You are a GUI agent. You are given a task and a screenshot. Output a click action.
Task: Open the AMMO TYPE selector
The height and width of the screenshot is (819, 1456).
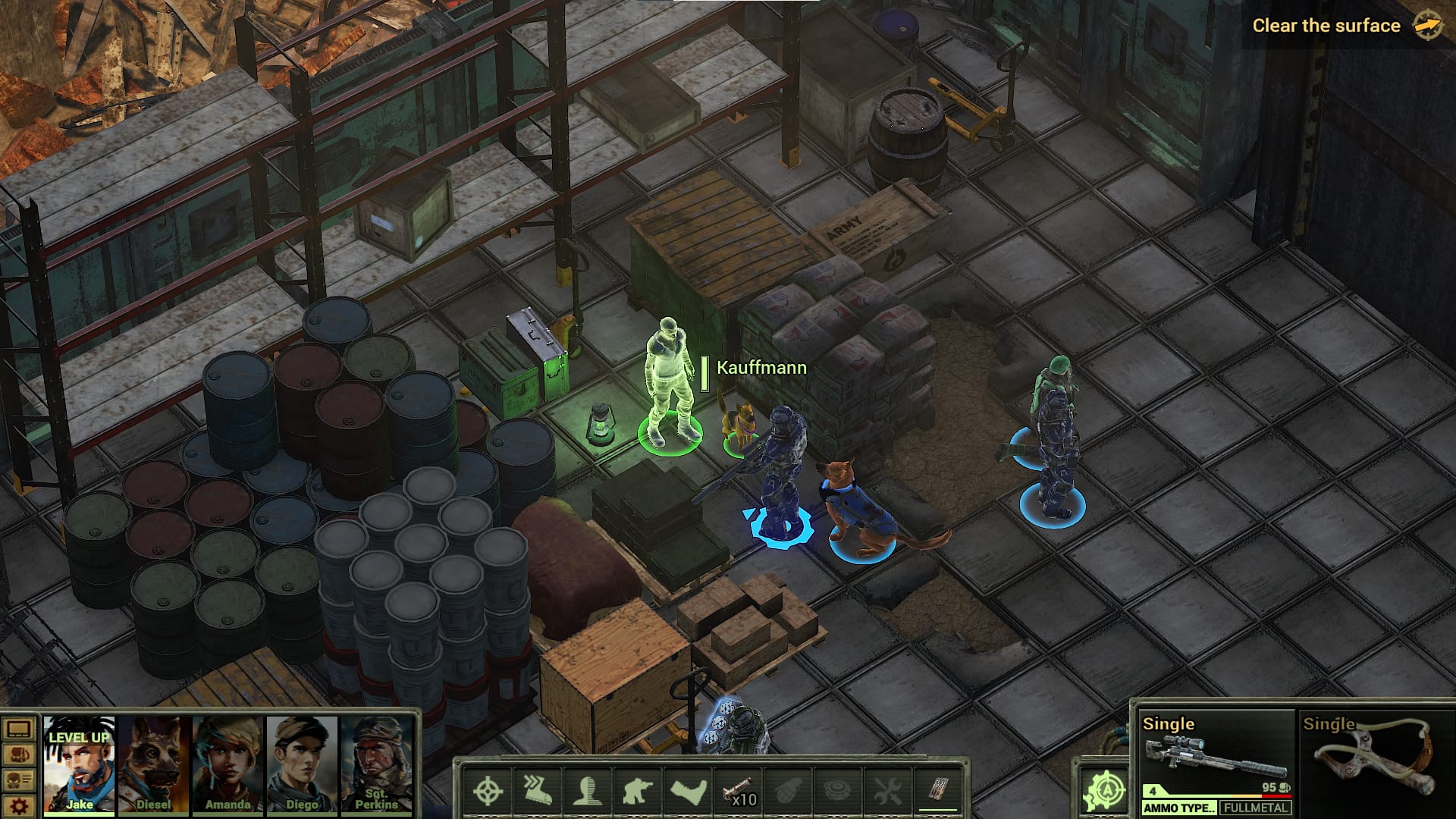tap(1178, 808)
